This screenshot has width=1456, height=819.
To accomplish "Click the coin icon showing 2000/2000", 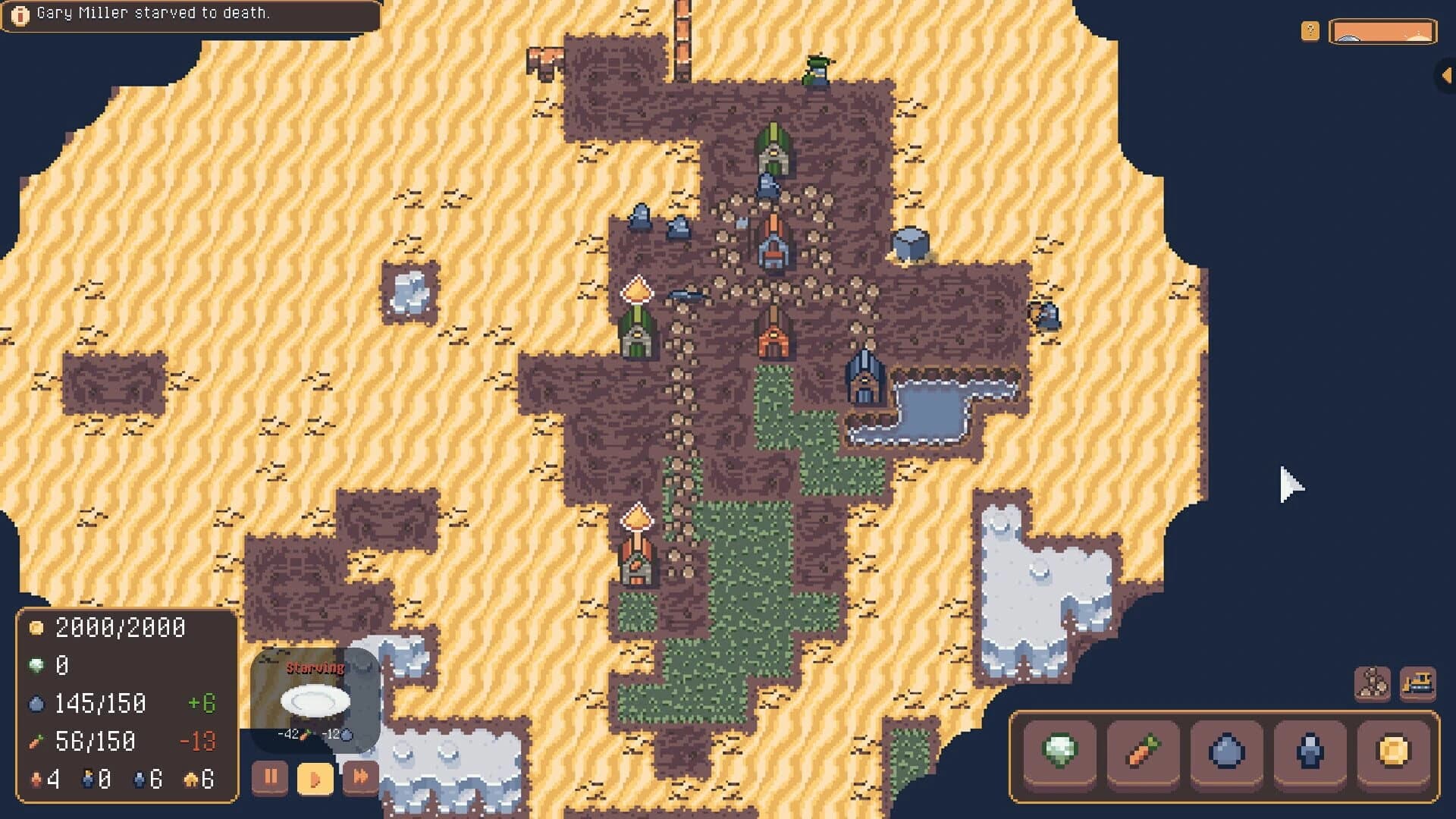I will click(36, 628).
